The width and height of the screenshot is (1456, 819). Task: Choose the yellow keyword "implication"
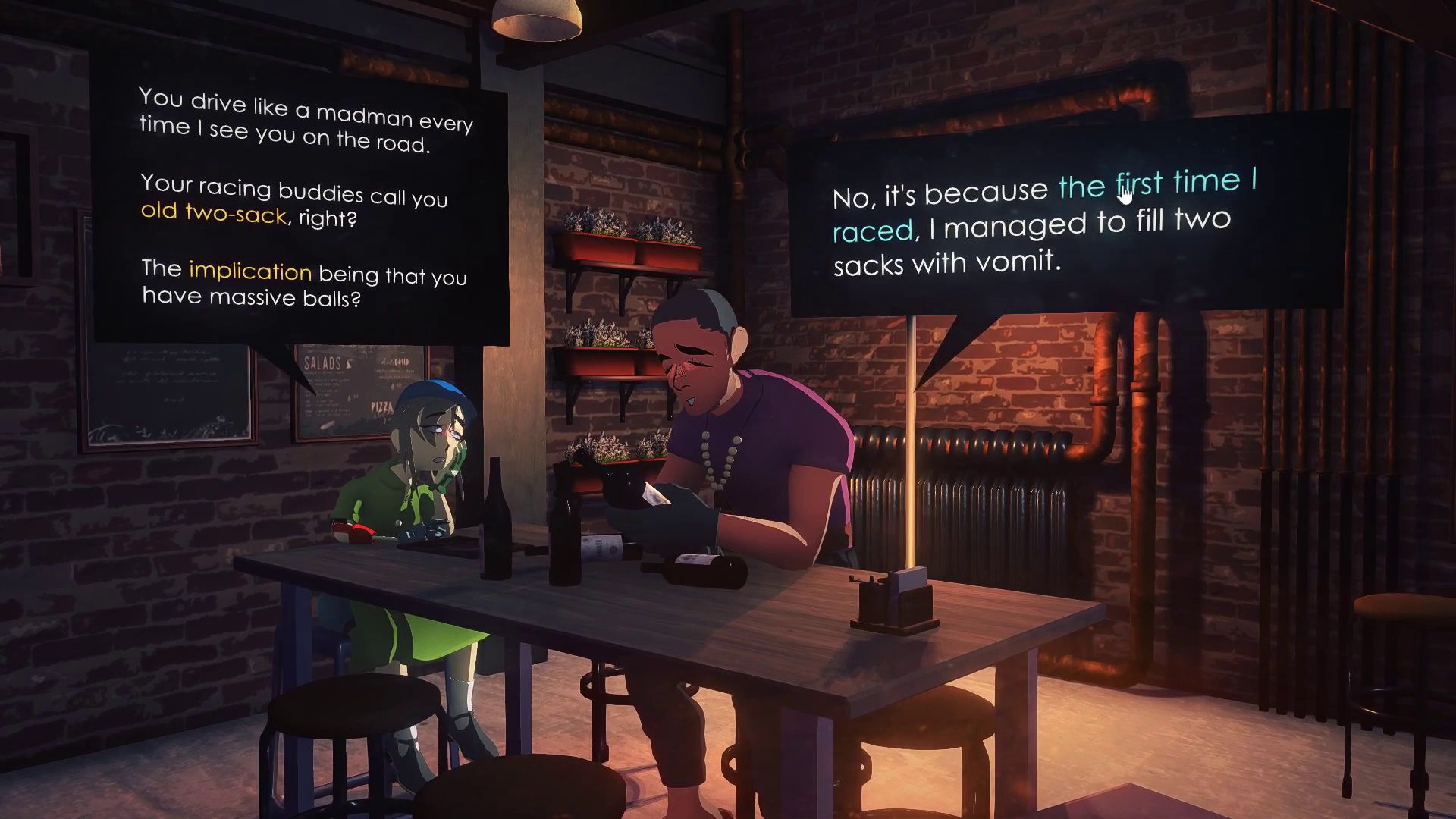(x=249, y=271)
